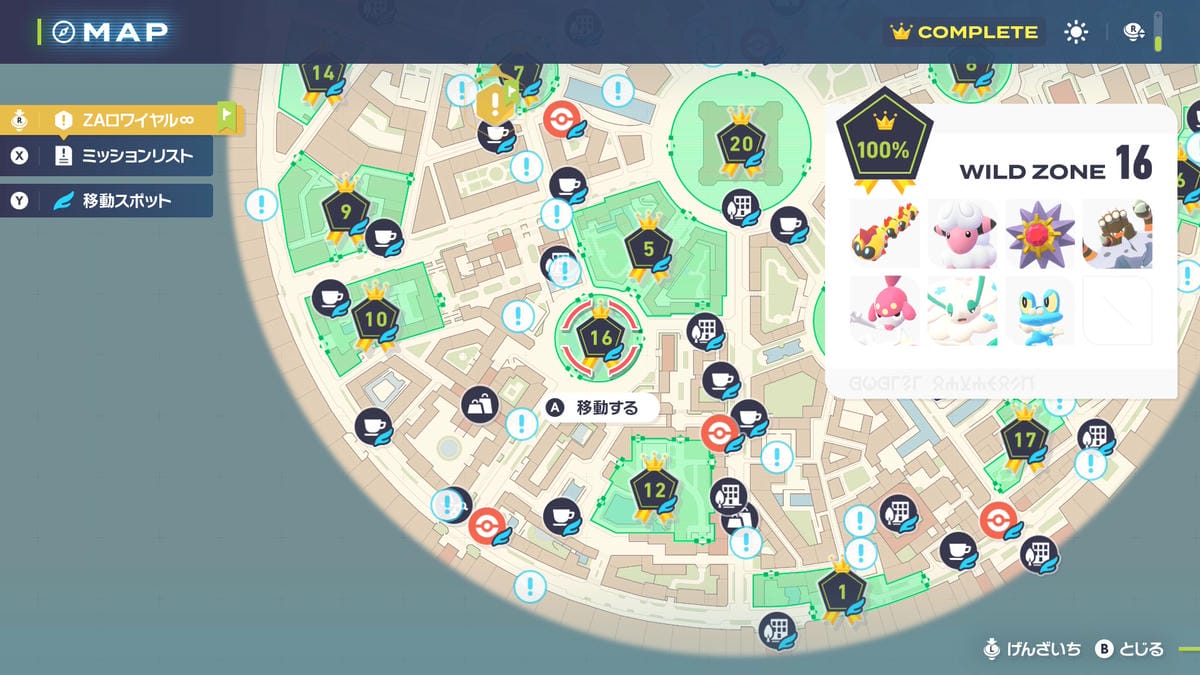Toggle the sun day-night icon

1076,32
